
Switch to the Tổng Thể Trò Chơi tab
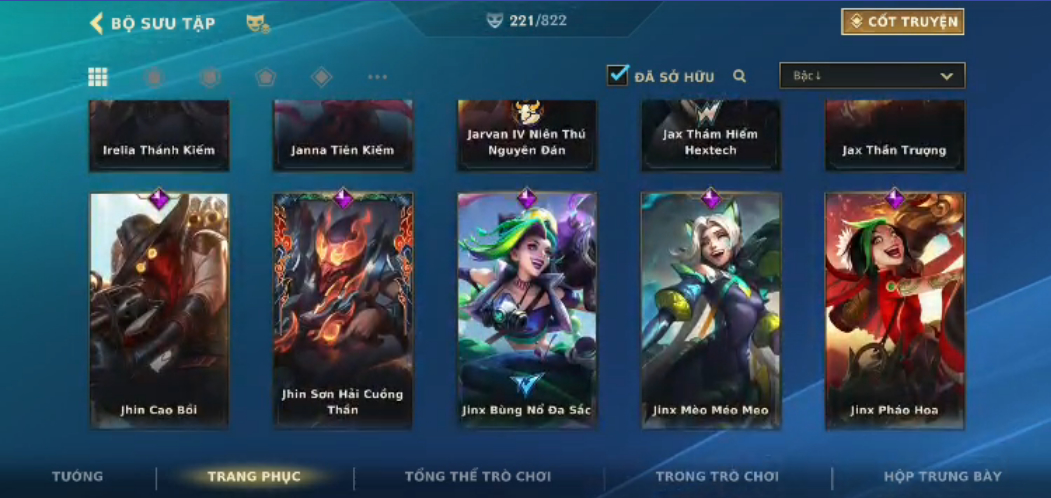point(478,477)
